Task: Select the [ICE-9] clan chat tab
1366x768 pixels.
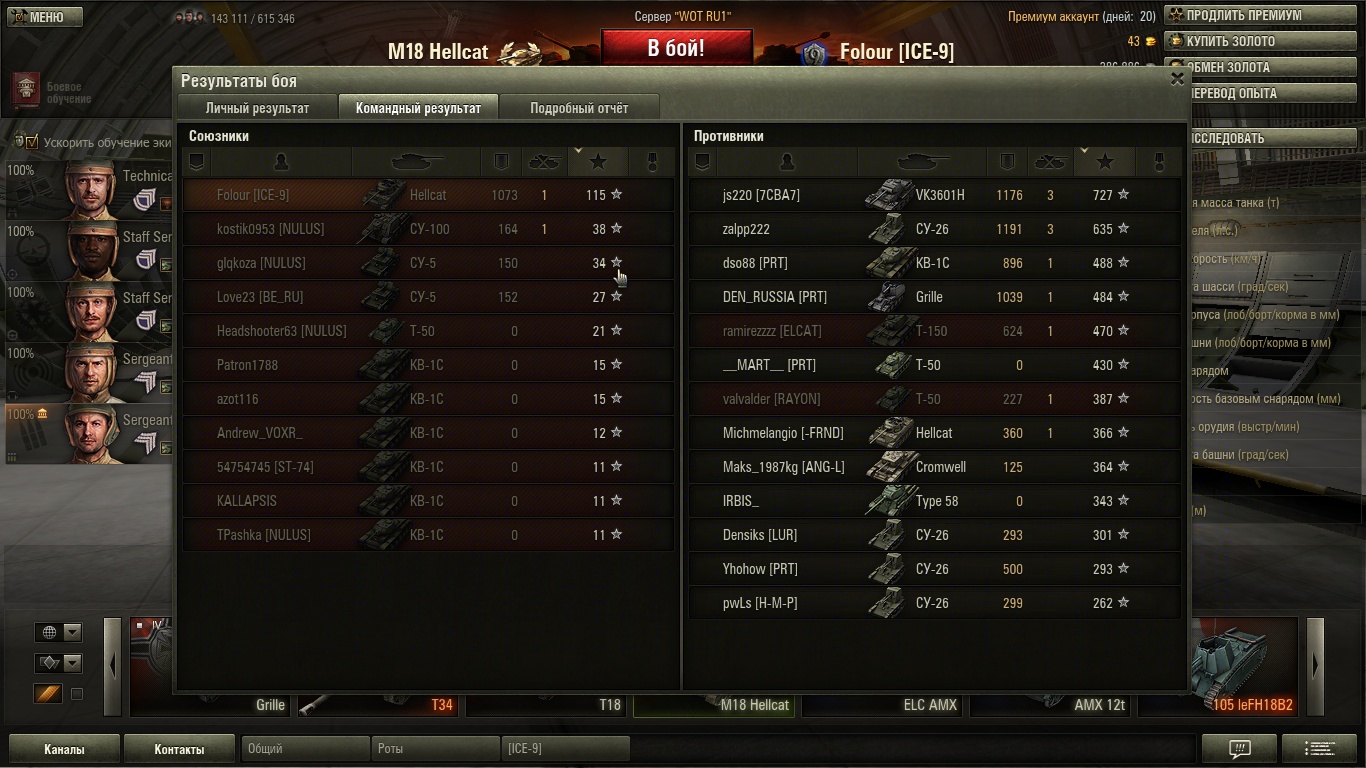Action: [565, 748]
